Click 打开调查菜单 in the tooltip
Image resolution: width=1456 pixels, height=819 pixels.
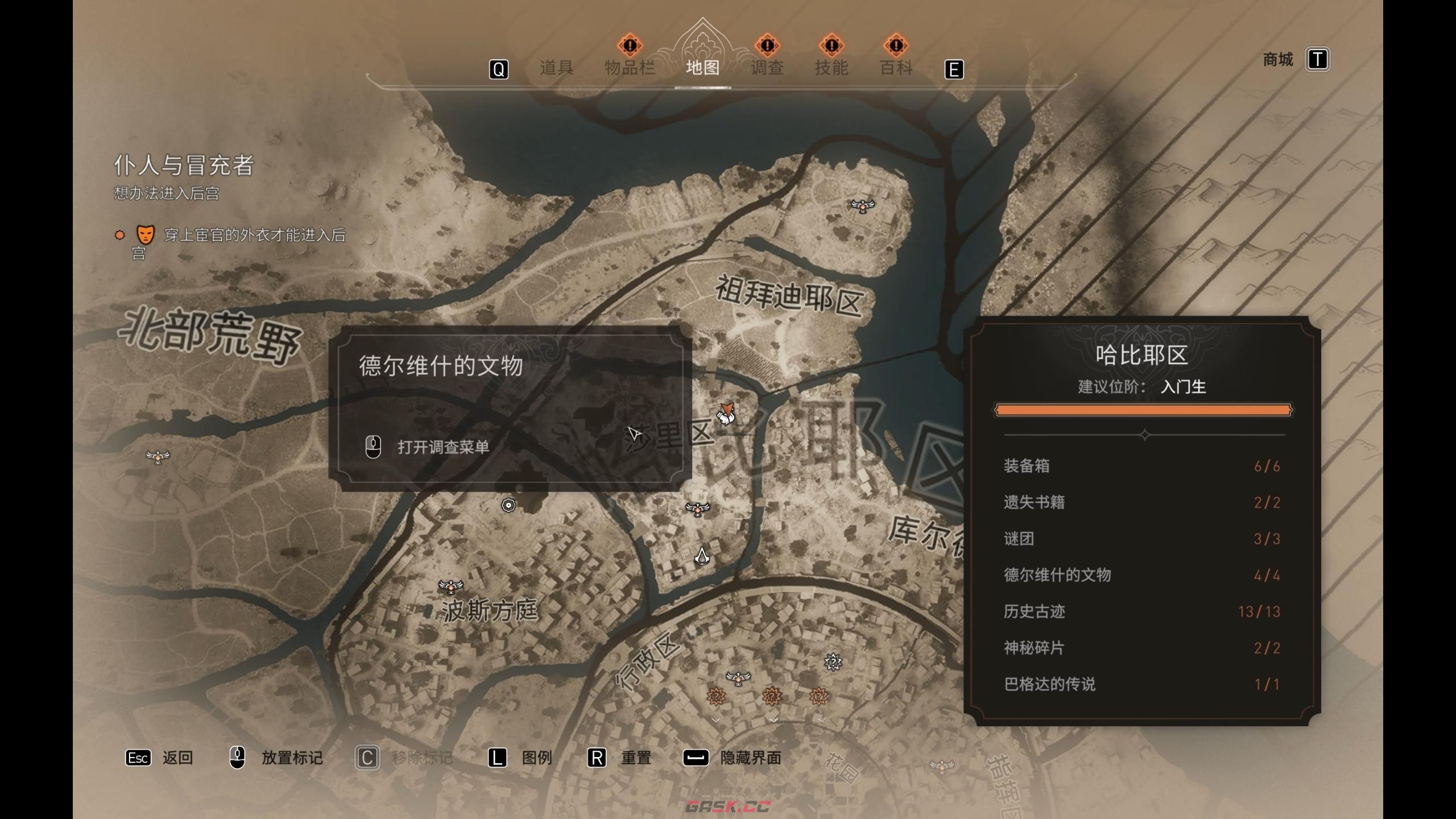click(443, 447)
